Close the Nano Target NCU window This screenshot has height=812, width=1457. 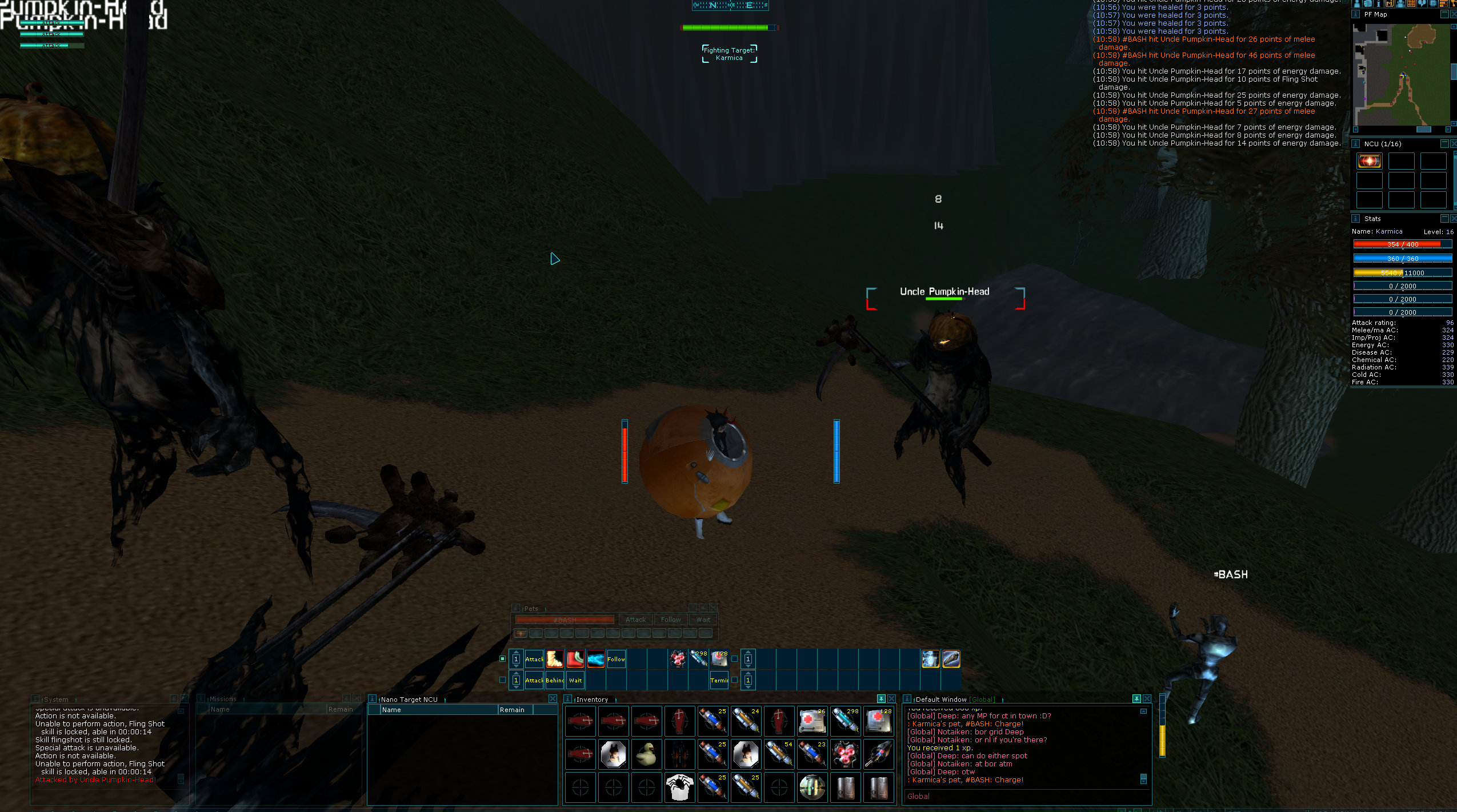[553, 699]
